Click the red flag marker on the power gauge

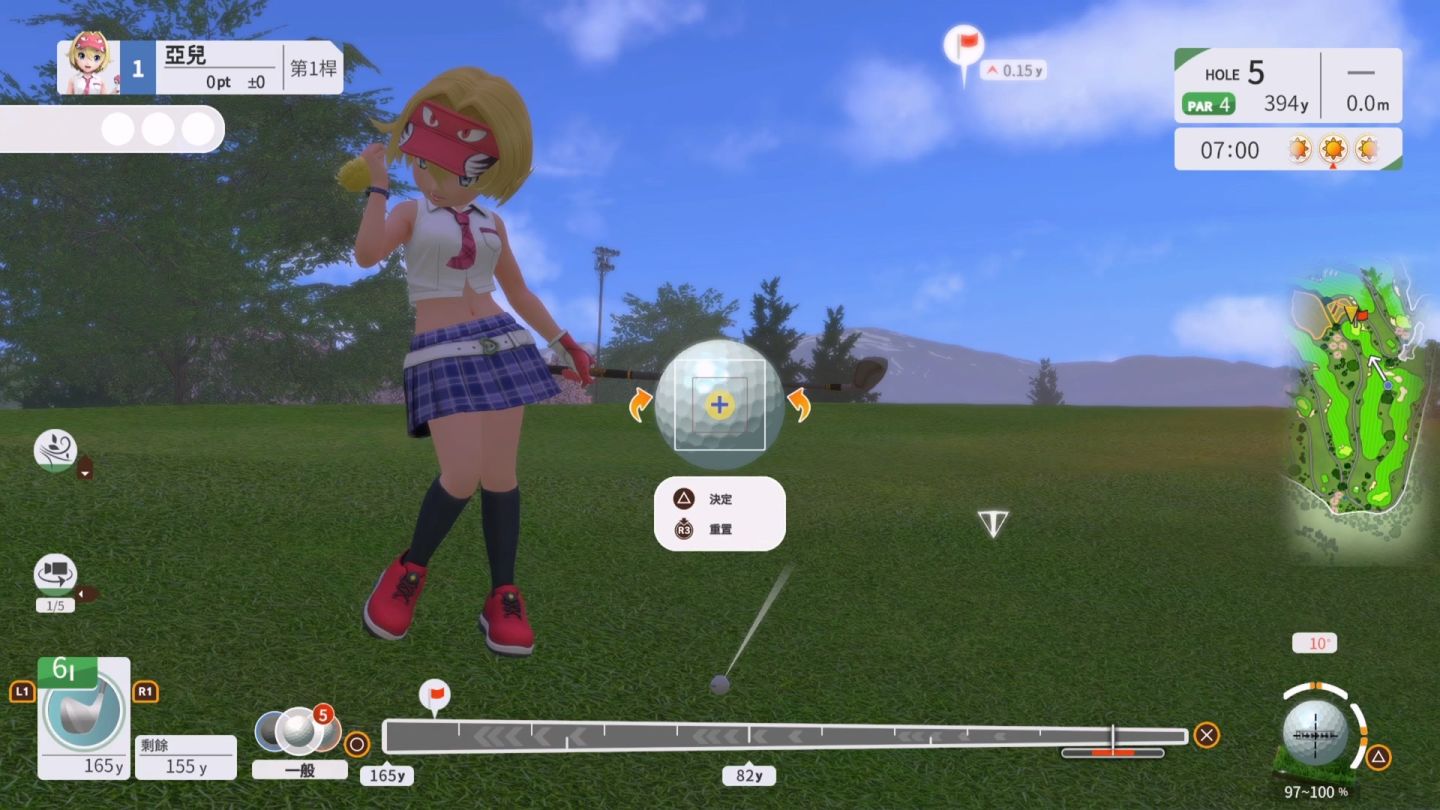[435, 695]
